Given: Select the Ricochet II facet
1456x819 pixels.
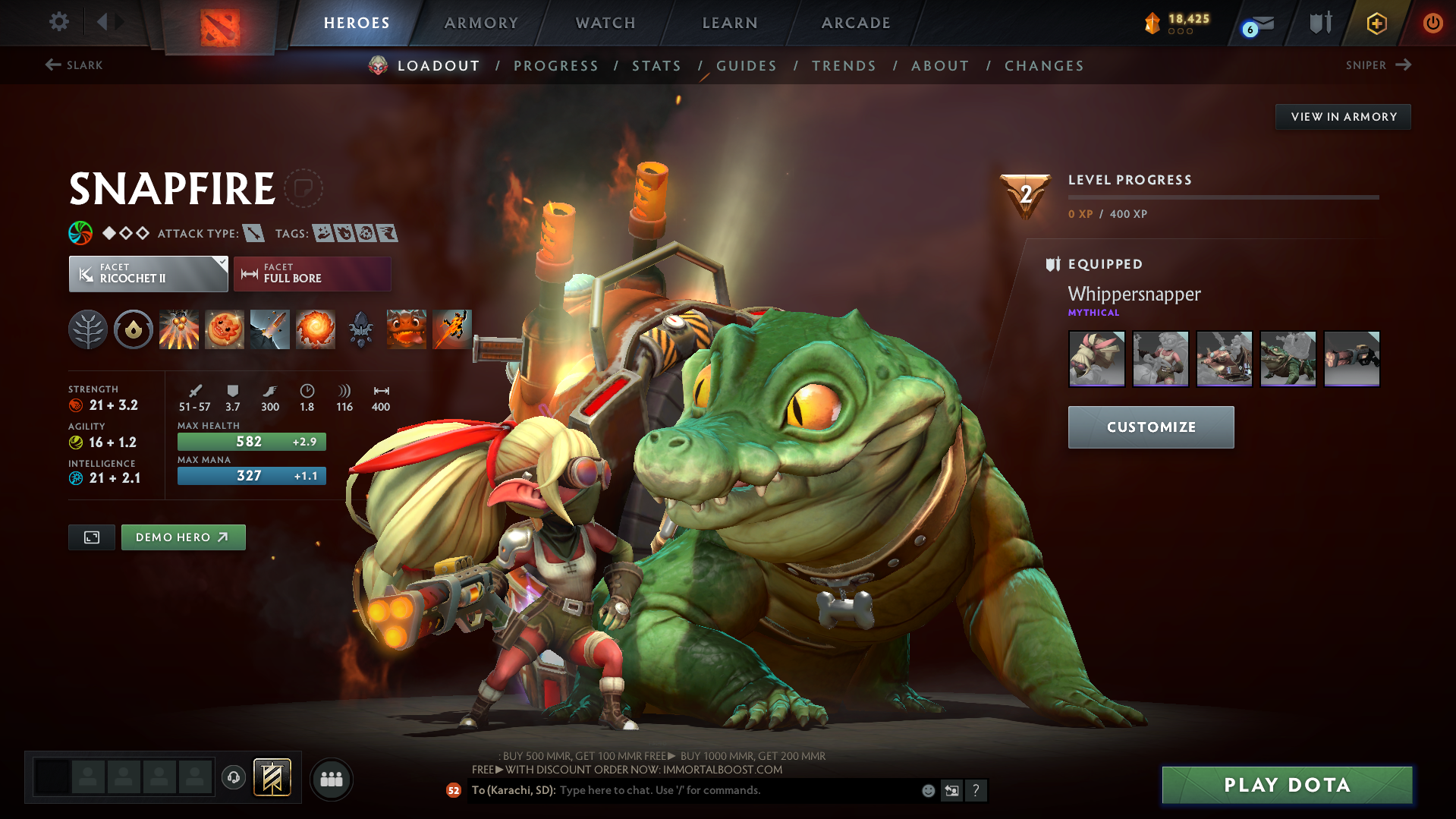Looking at the screenshot, I should [148, 273].
